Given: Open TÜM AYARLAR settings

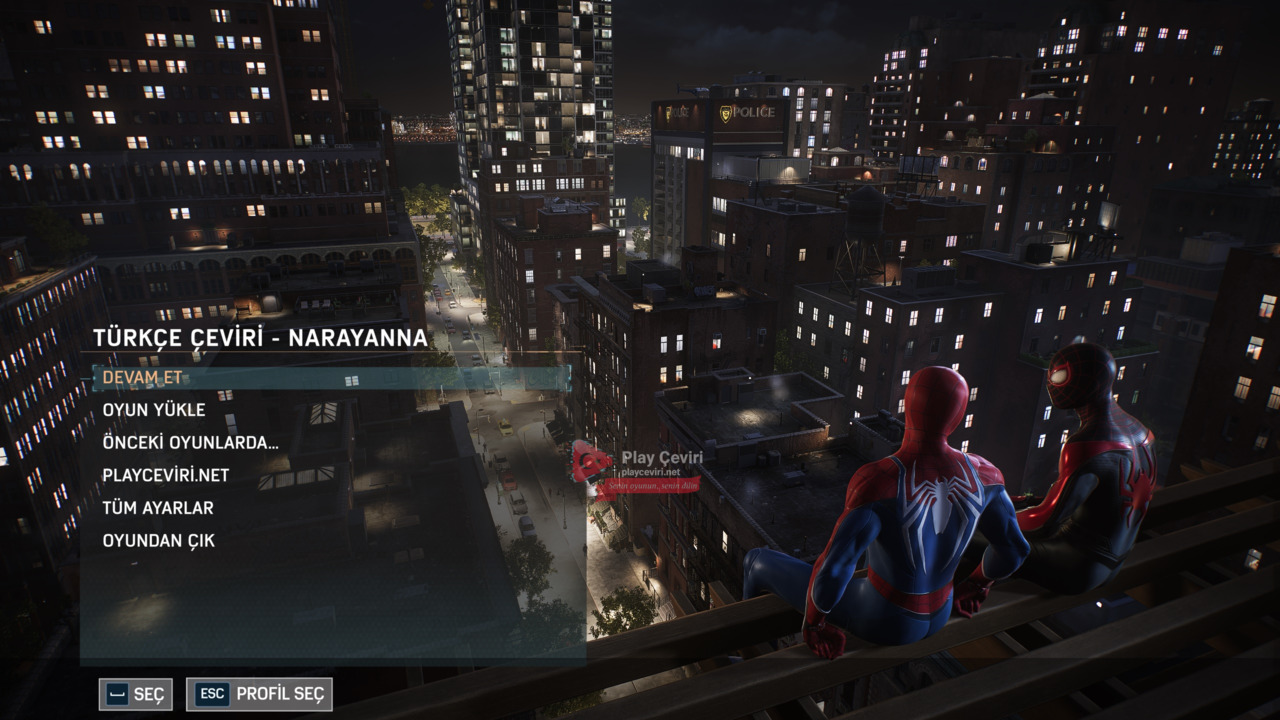Looking at the screenshot, I should click(x=158, y=508).
